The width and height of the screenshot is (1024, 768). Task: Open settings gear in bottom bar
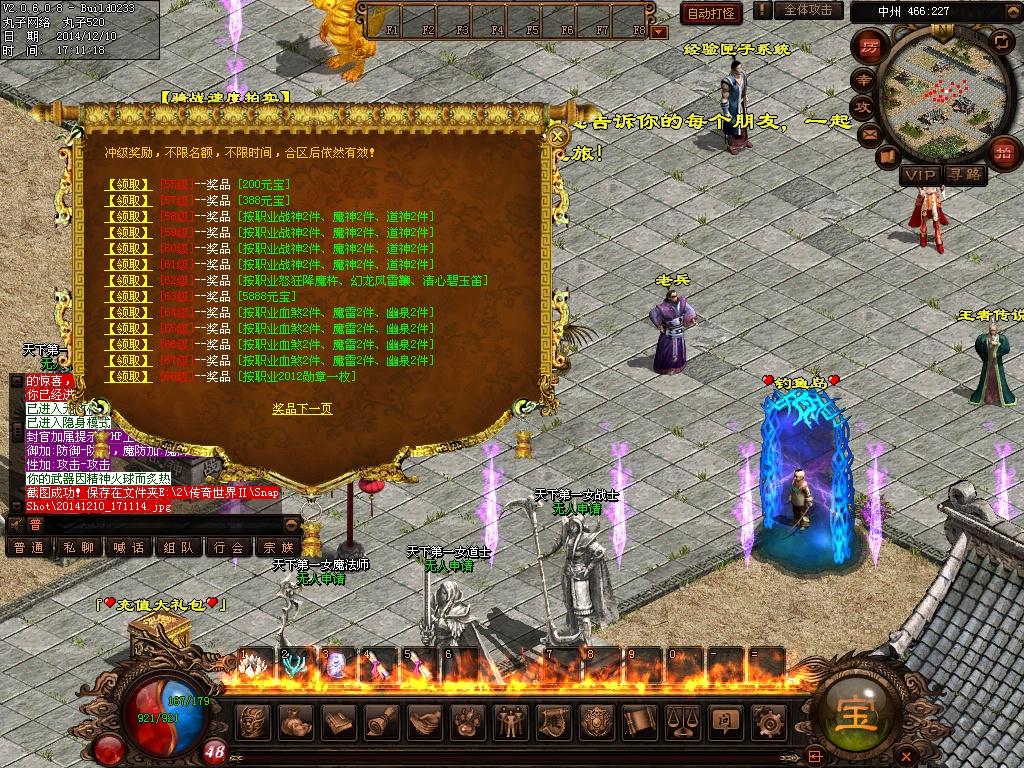pos(768,721)
